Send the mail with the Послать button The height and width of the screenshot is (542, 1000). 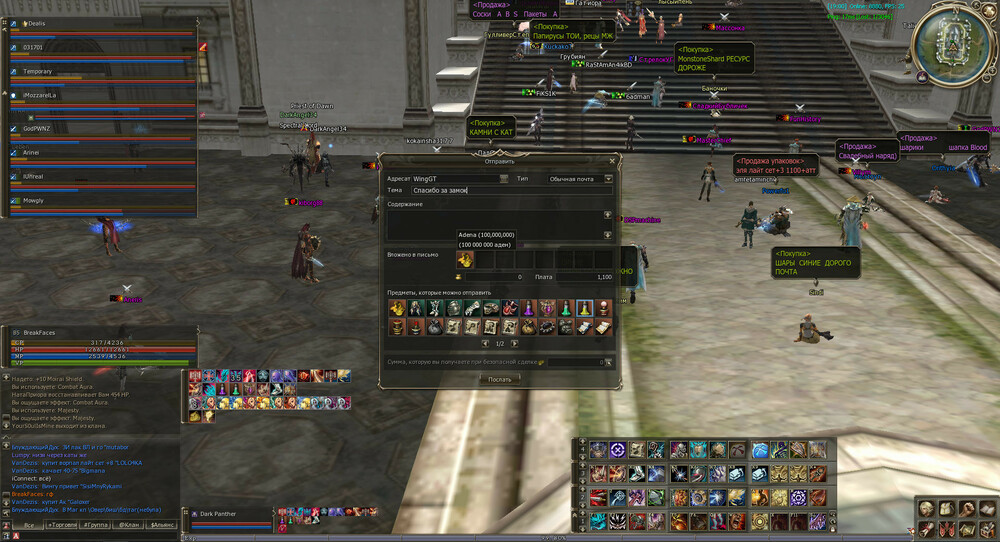tap(499, 379)
